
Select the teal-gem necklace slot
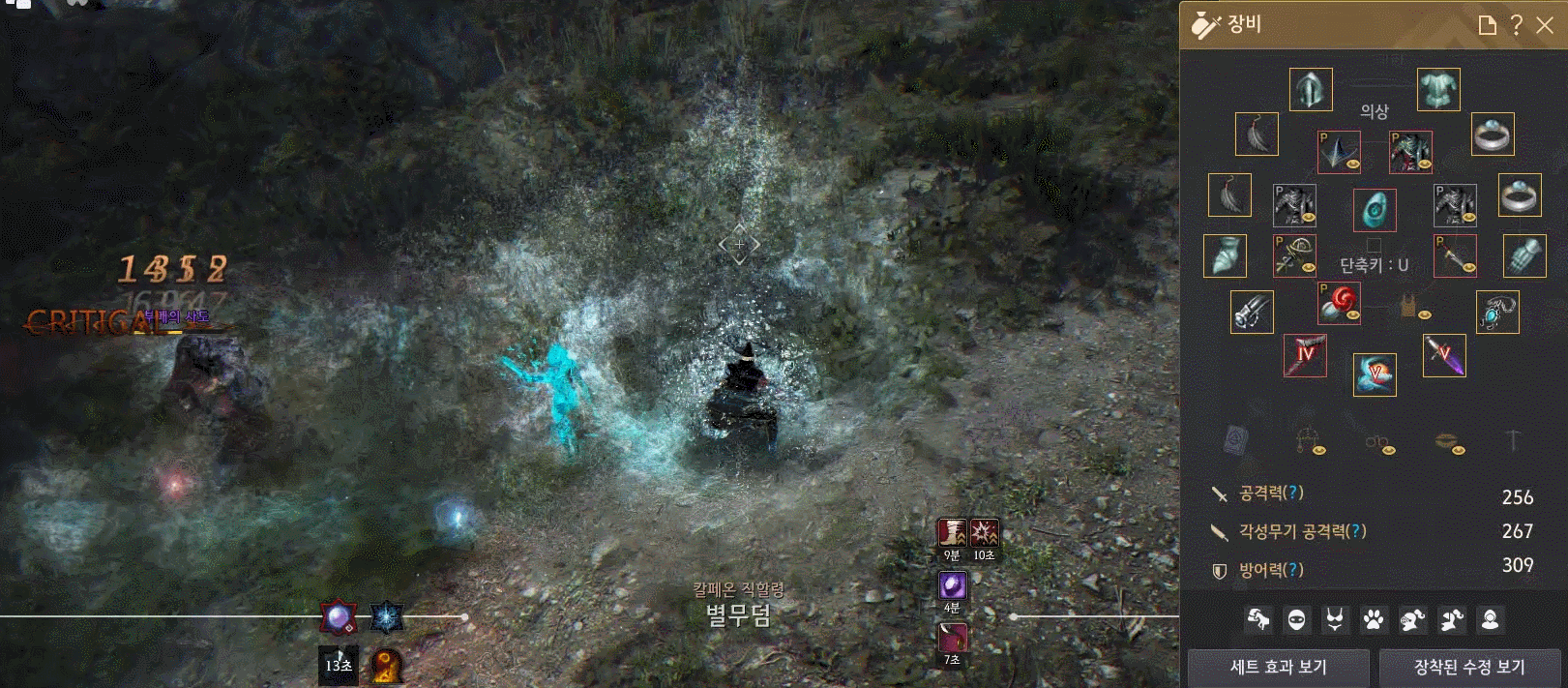click(1497, 312)
